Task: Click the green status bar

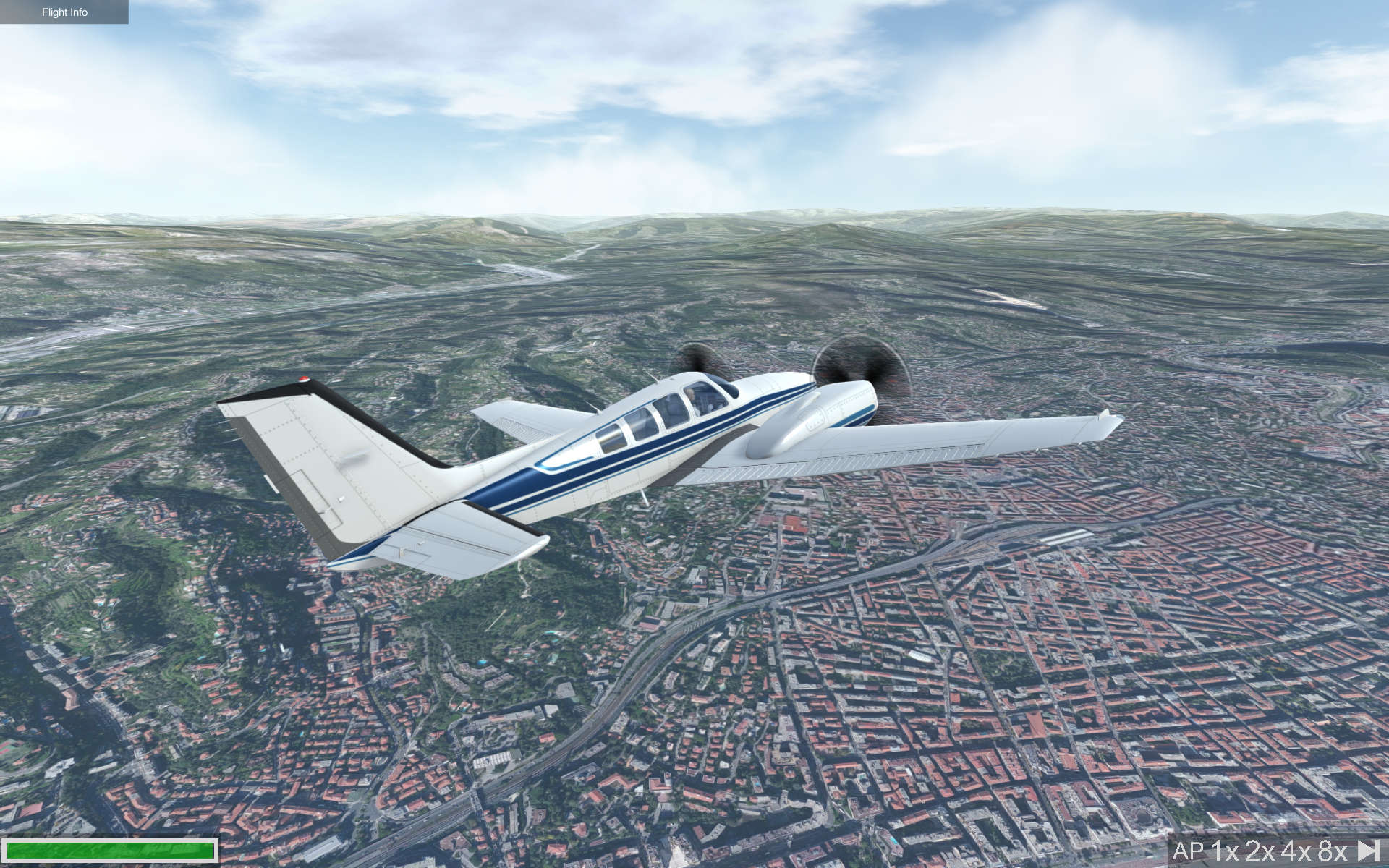Action: pos(109,851)
